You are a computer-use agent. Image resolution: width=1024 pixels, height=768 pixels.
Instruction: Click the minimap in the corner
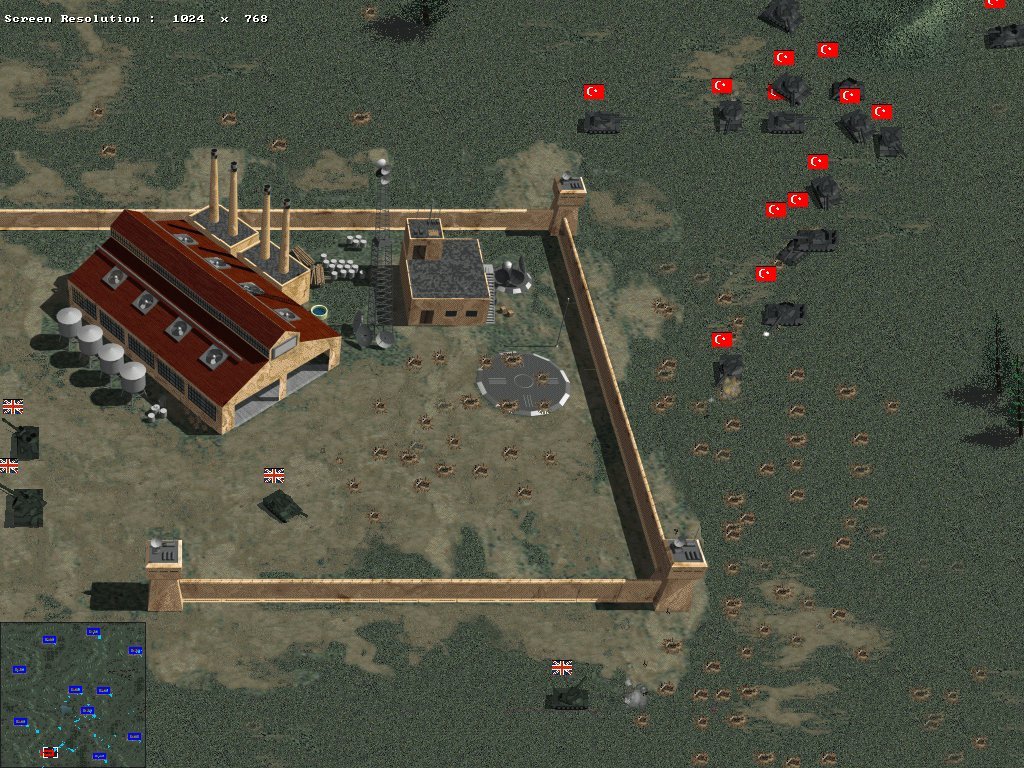73,694
